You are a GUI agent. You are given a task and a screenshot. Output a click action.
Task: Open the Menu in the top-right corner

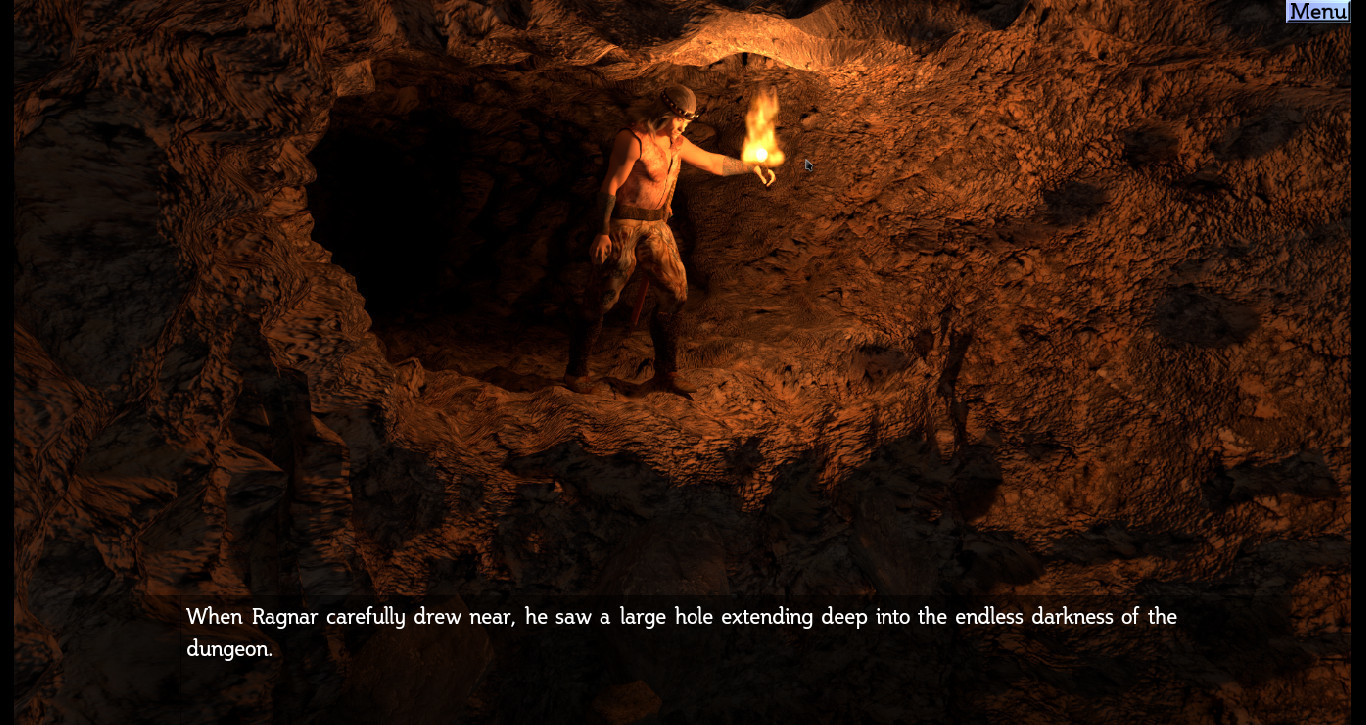tap(1316, 11)
